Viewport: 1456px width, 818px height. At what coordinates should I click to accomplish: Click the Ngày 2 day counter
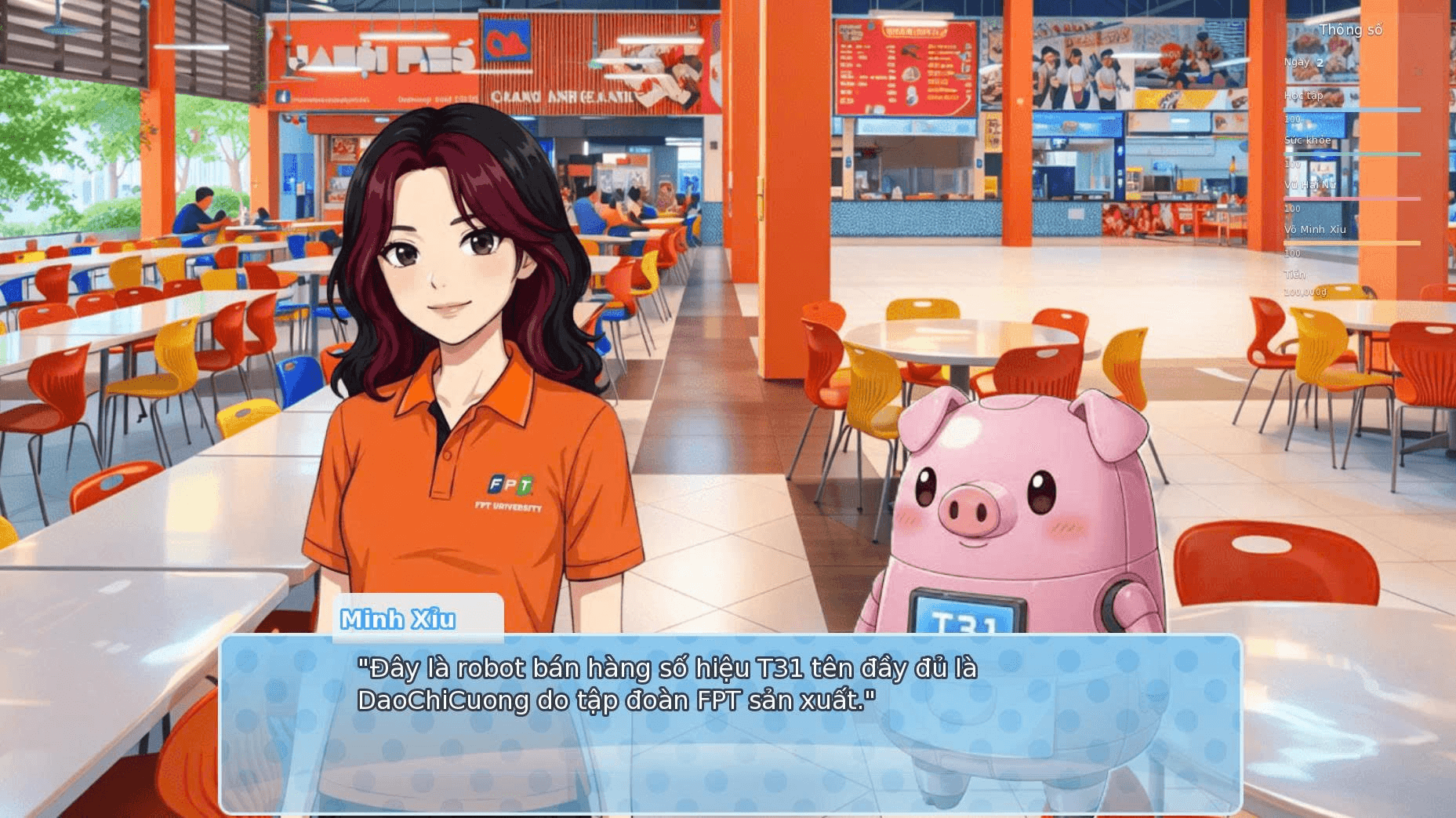pos(1306,61)
